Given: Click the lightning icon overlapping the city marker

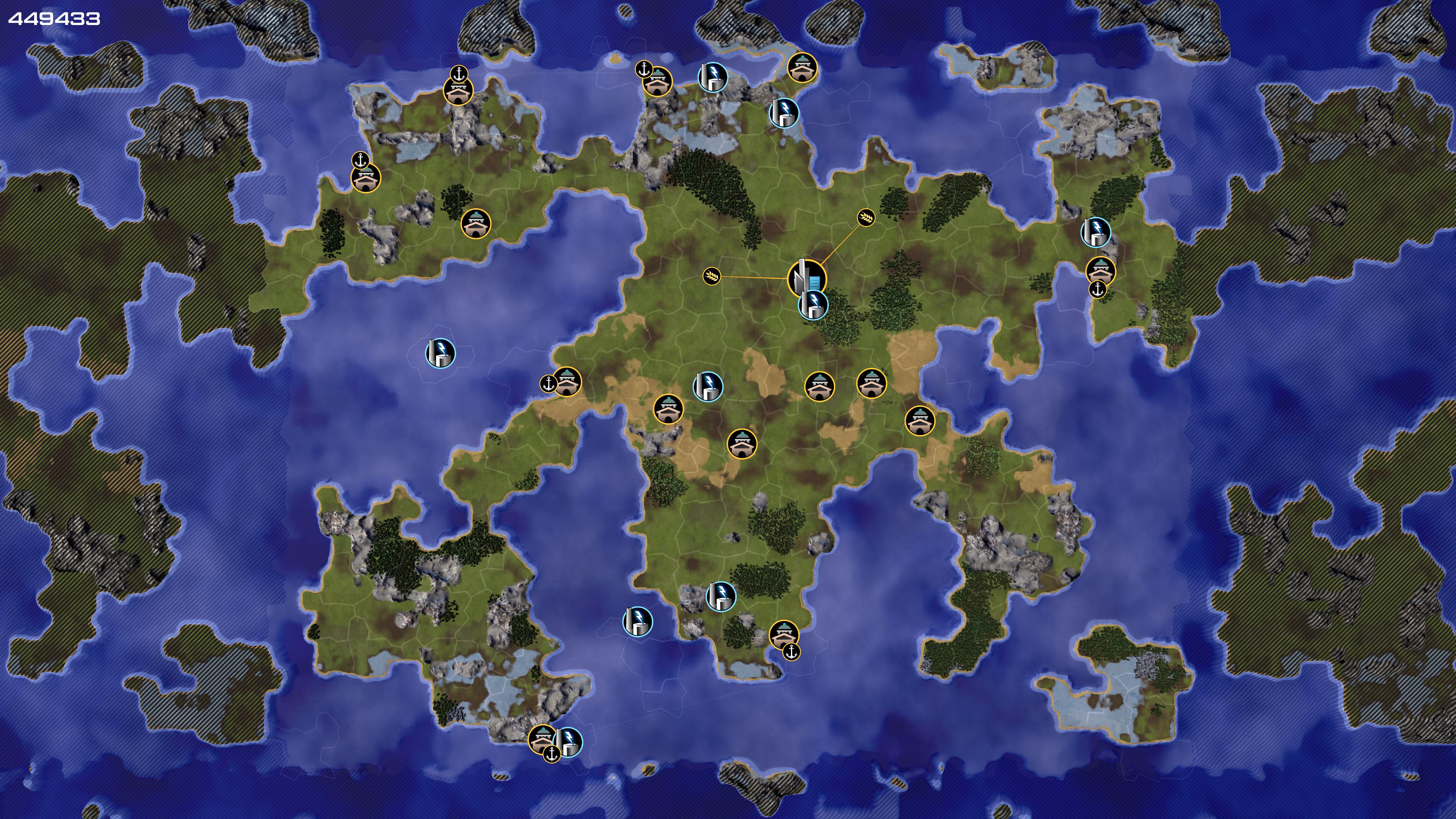Looking at the screenshot, I should 813,304.
